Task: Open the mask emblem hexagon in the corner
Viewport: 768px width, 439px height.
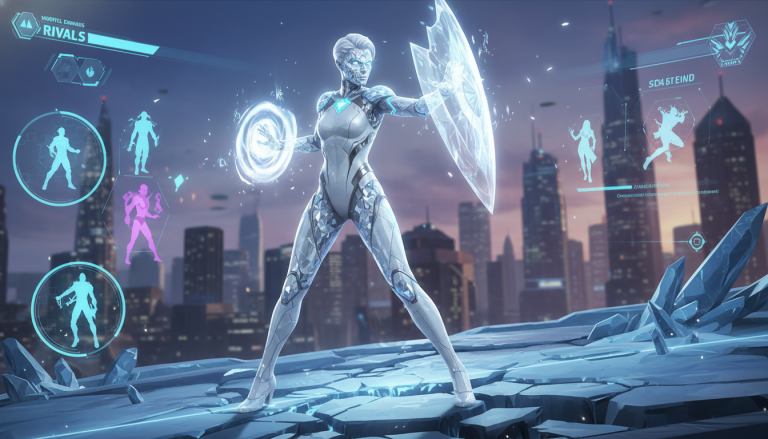Action: [x=728, y=40]
